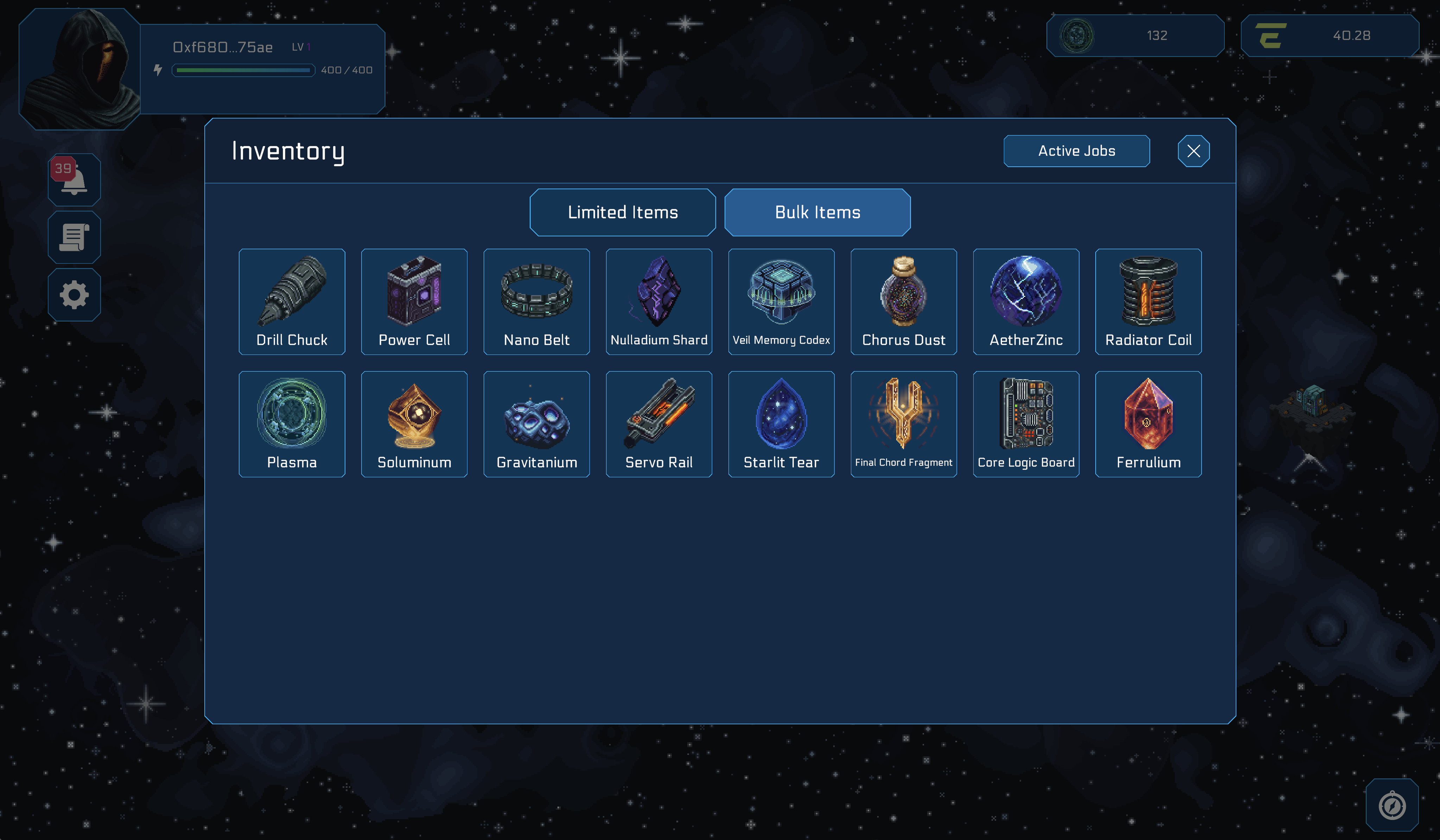
Task: Select the Bulk Items tab
Action: [x=817, y=212]
